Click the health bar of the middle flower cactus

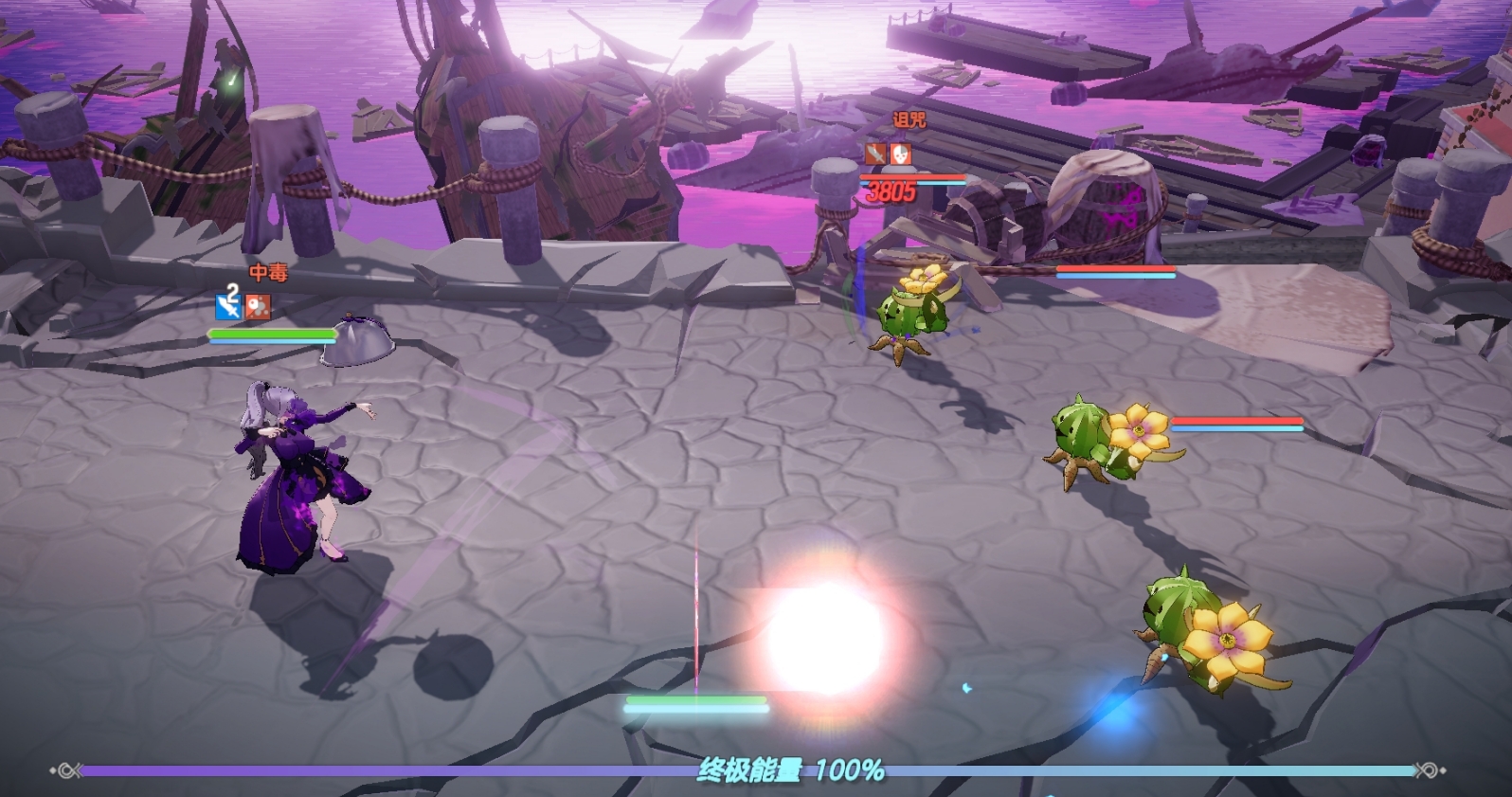(1235, 419)
